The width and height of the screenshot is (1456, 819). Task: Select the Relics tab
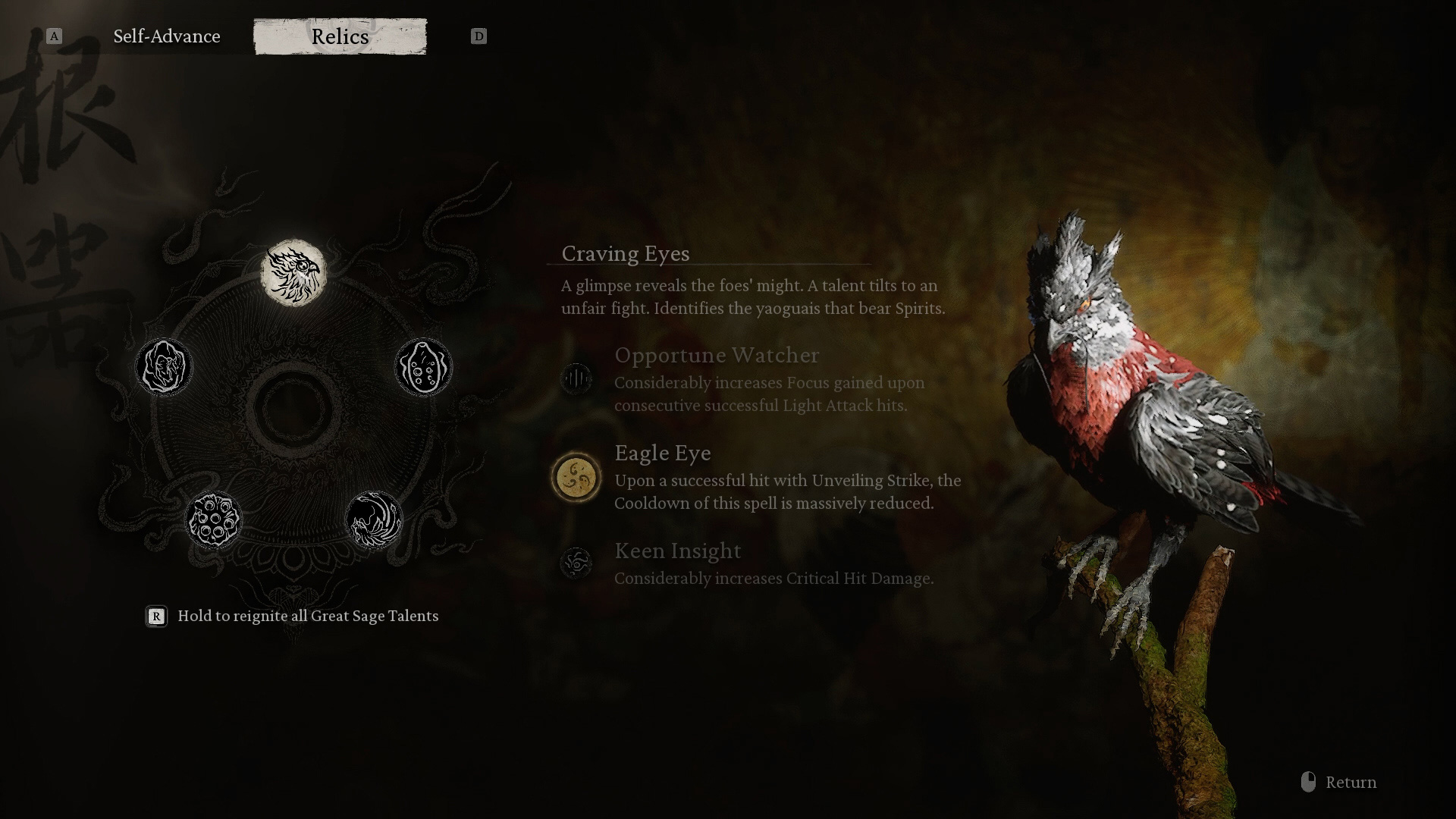(340, 36)
